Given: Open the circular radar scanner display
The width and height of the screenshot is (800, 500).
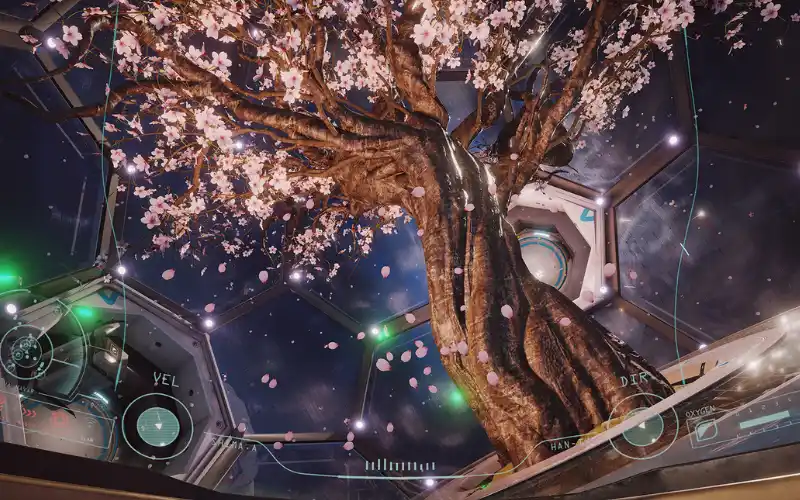Looking at the screenshot, I should (x=27, y=351).
